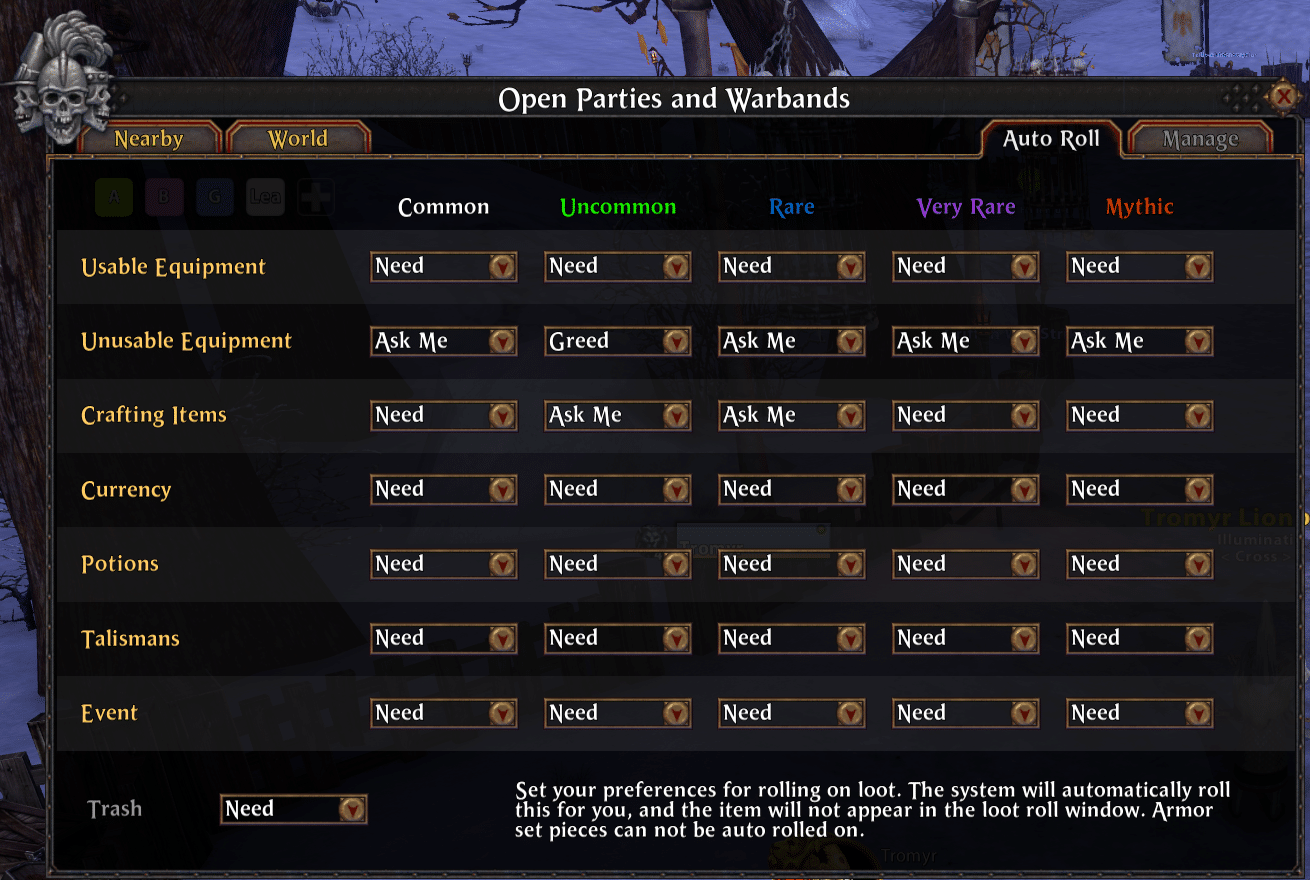Change Event Uncommon roll dropdown
Viewport: 1310px width, 880px height.
(x=676, y=713)
